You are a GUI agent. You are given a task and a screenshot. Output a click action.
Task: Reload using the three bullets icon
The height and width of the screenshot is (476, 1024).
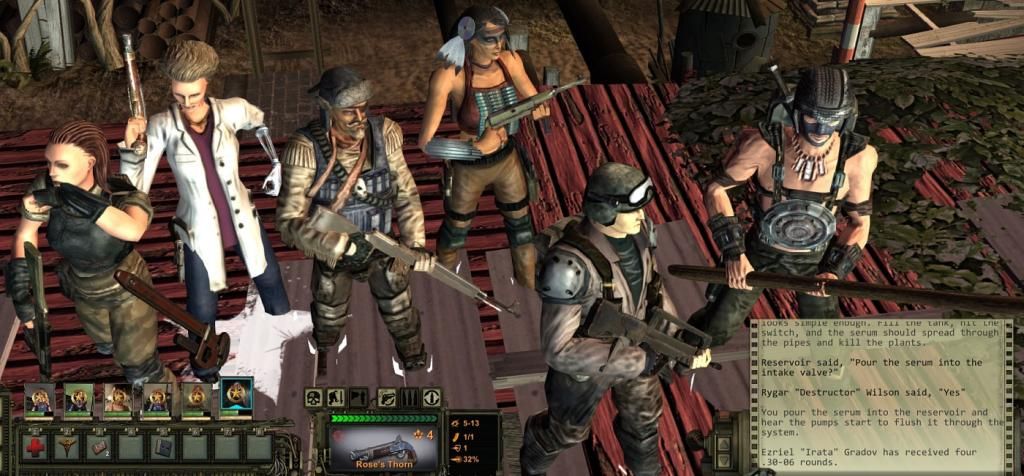pyautogui.click(x=408, y=398)
